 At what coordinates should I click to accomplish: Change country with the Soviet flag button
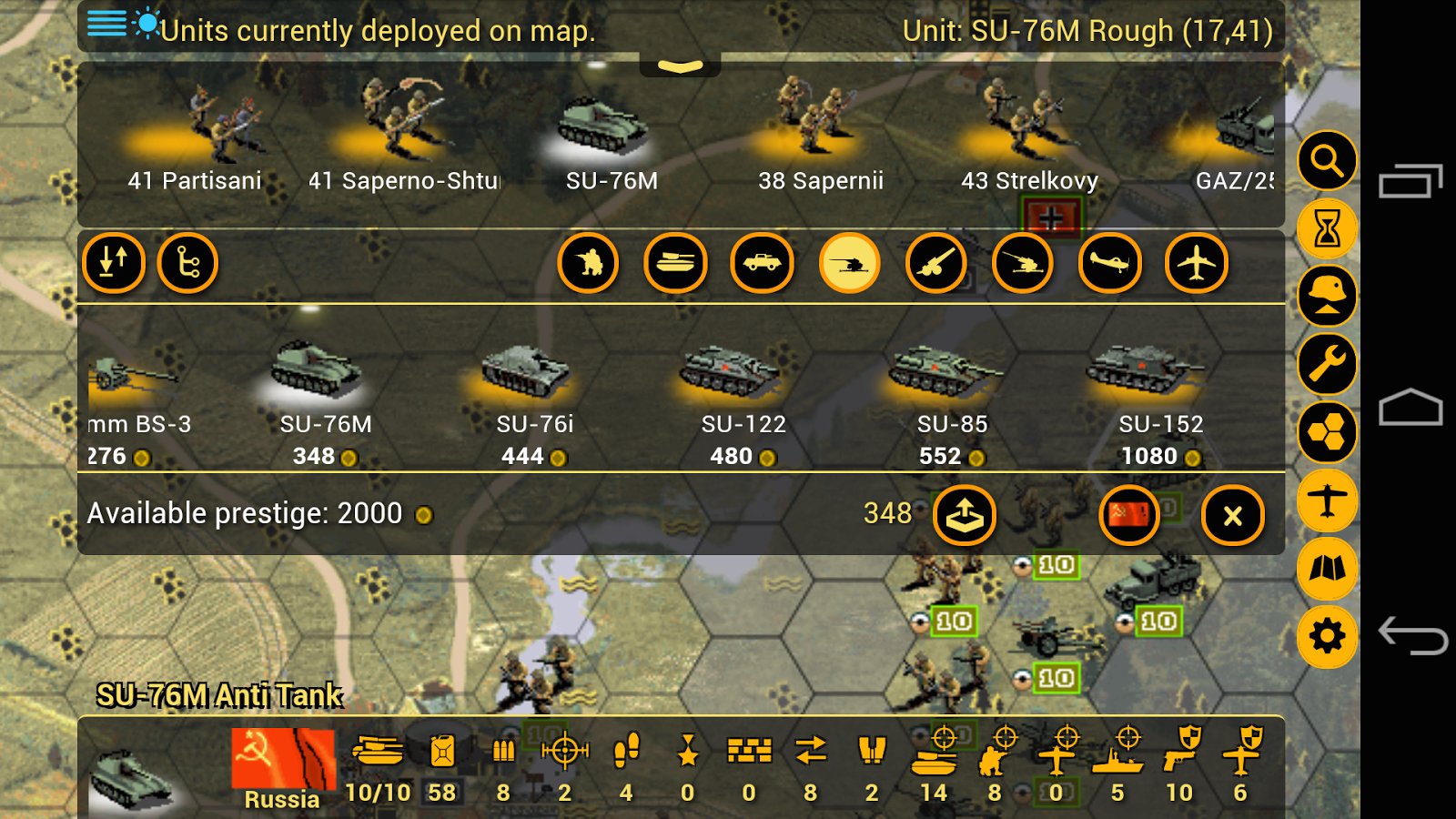click(1128, 516)
